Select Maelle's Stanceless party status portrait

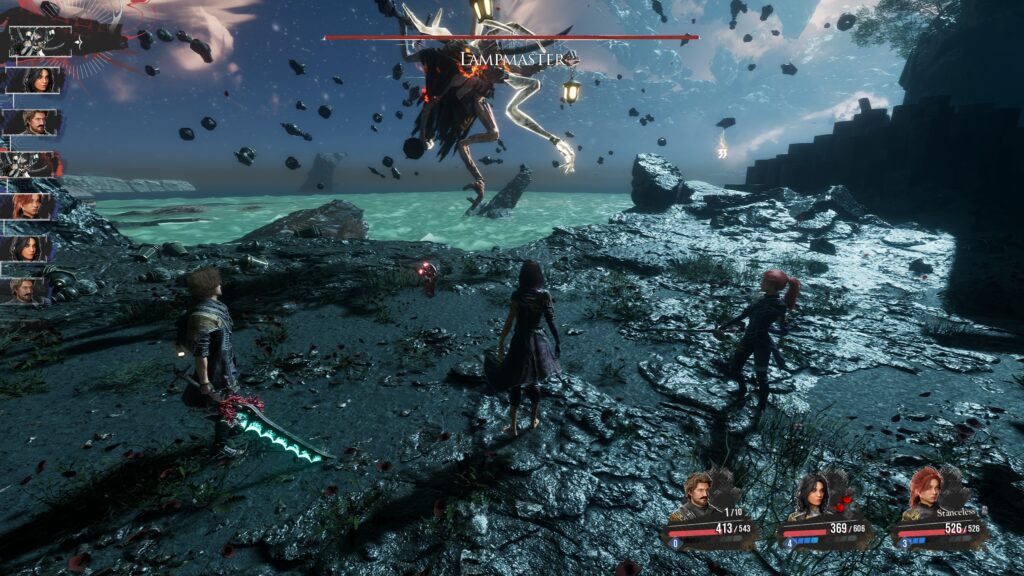coord(925,494)
